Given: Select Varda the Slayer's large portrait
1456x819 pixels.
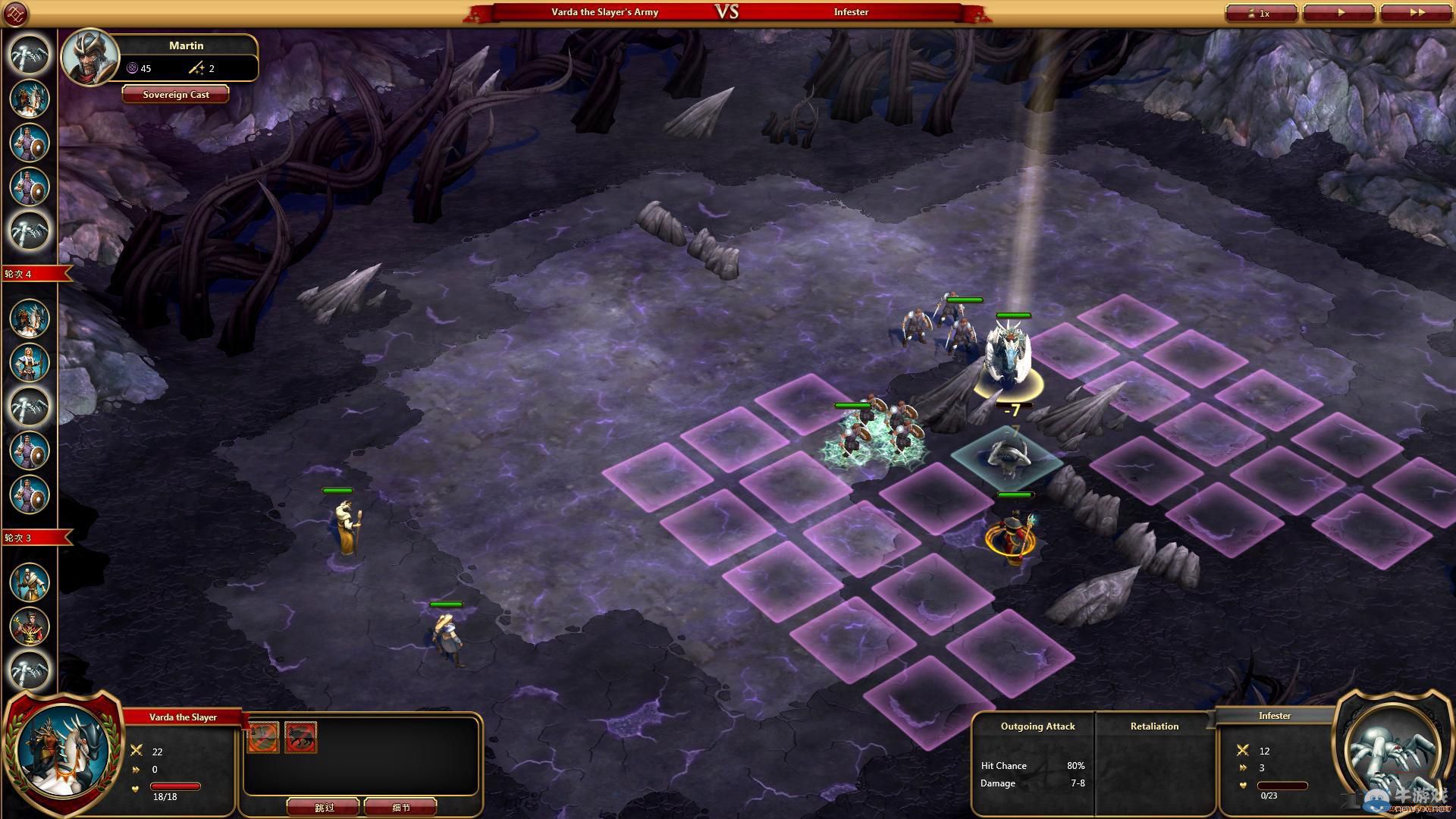Looking at the screenshot, I should coord(64,749).
